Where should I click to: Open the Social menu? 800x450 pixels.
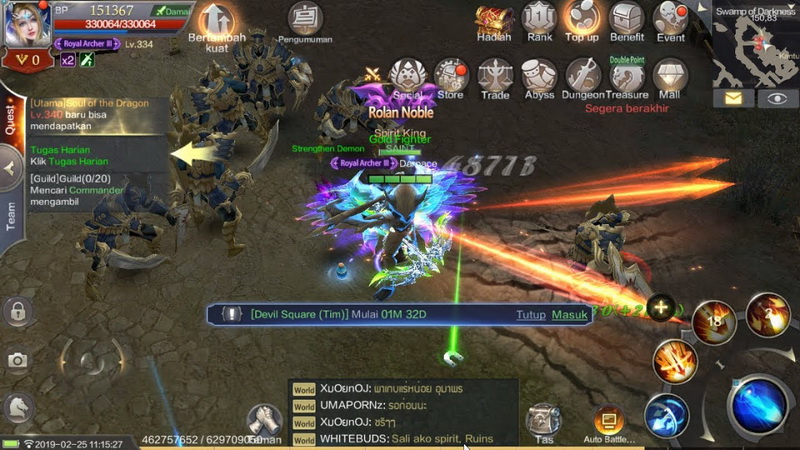407,76
